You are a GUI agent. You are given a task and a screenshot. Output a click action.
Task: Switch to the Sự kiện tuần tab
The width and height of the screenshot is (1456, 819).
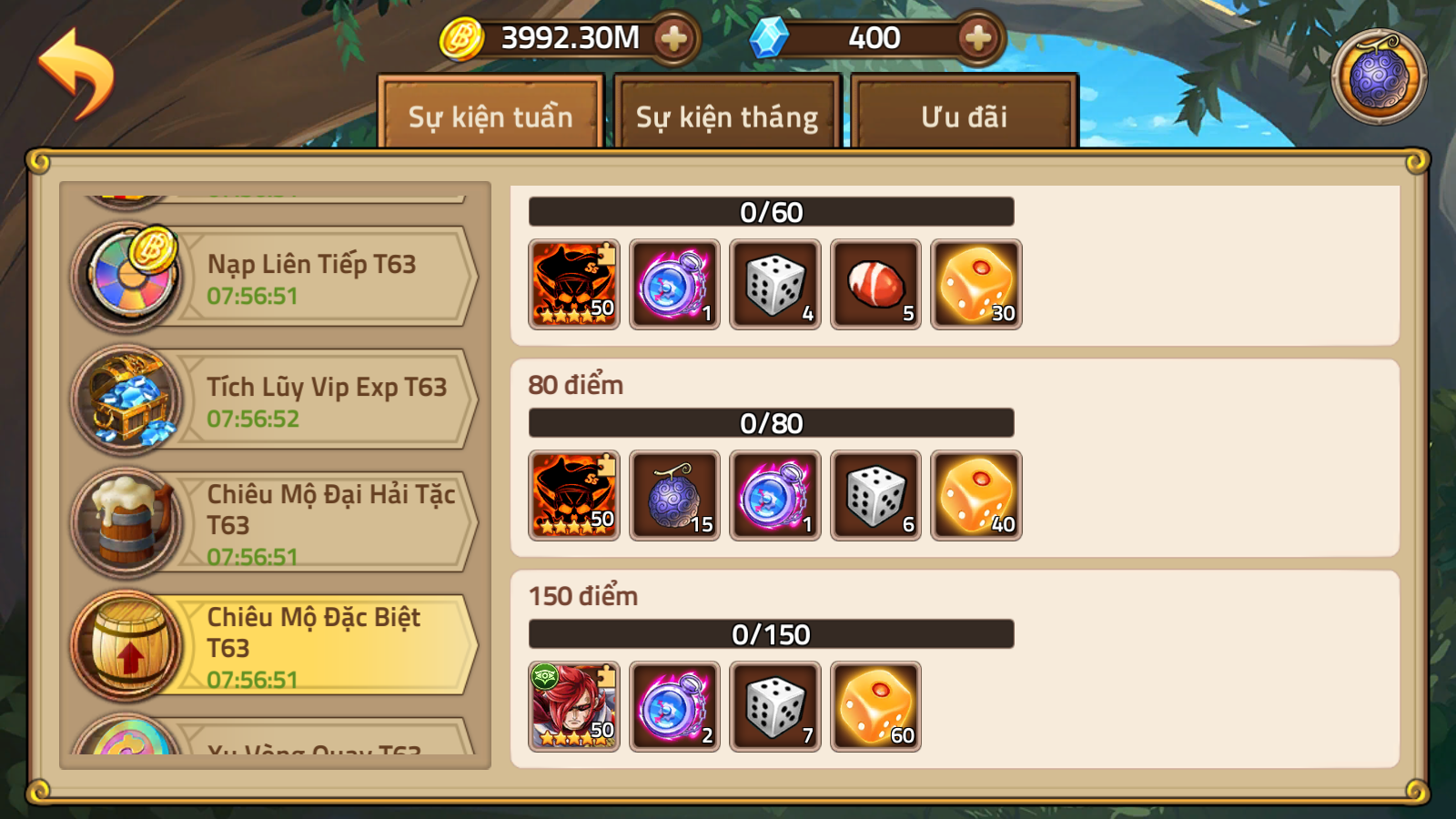[490, 116]
